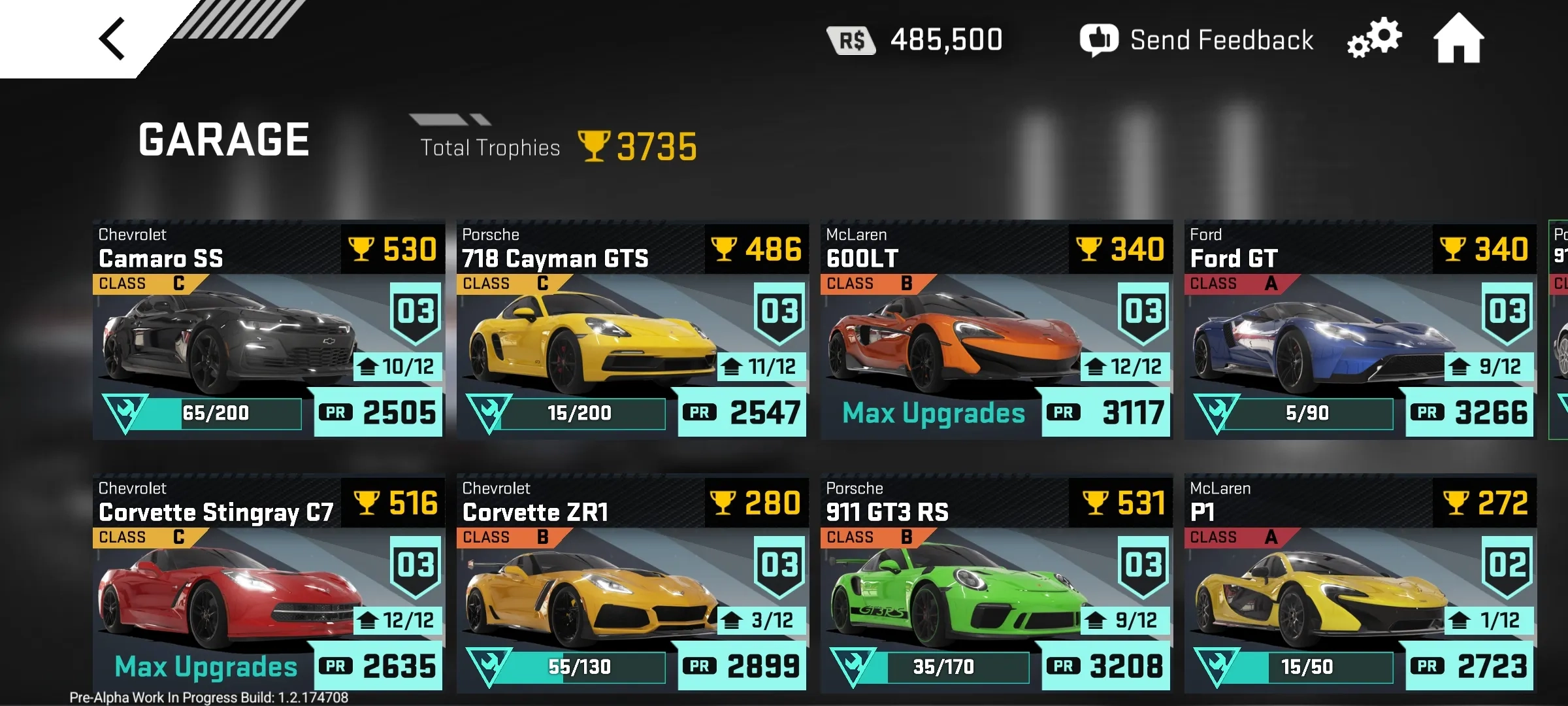Return to the home screen
The image size is (1568, 706).
click(x=1458, y=39)
